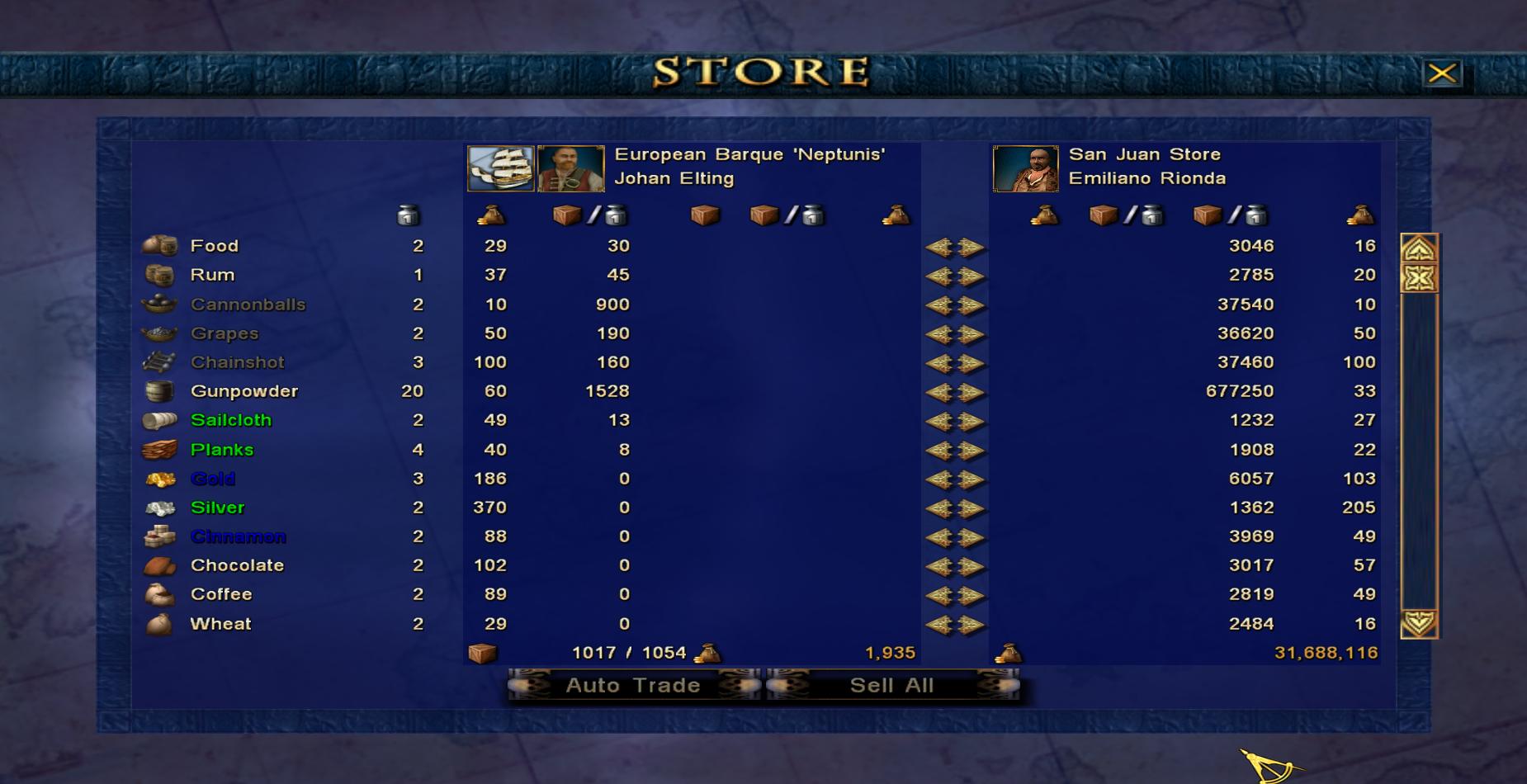Select the Food goods row
The height and width of the screenshot is (784, 1527).
point(215,246)
